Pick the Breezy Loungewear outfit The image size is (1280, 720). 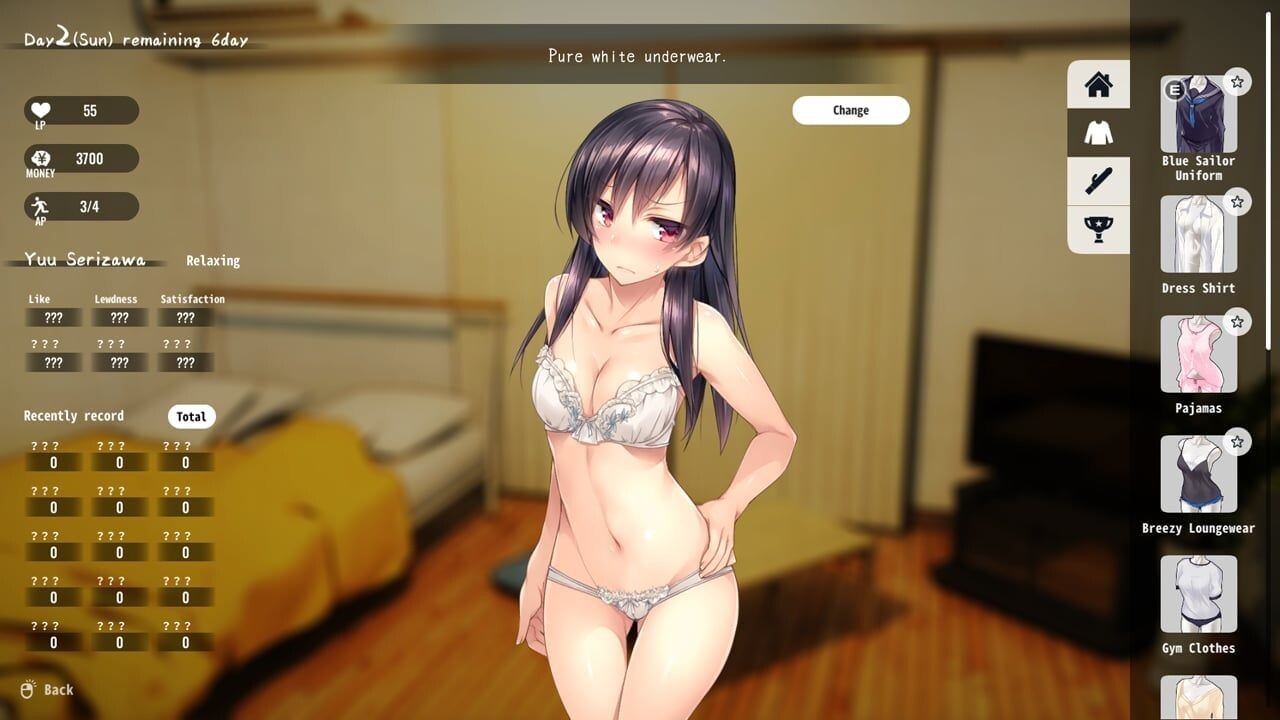(1198, 475)
